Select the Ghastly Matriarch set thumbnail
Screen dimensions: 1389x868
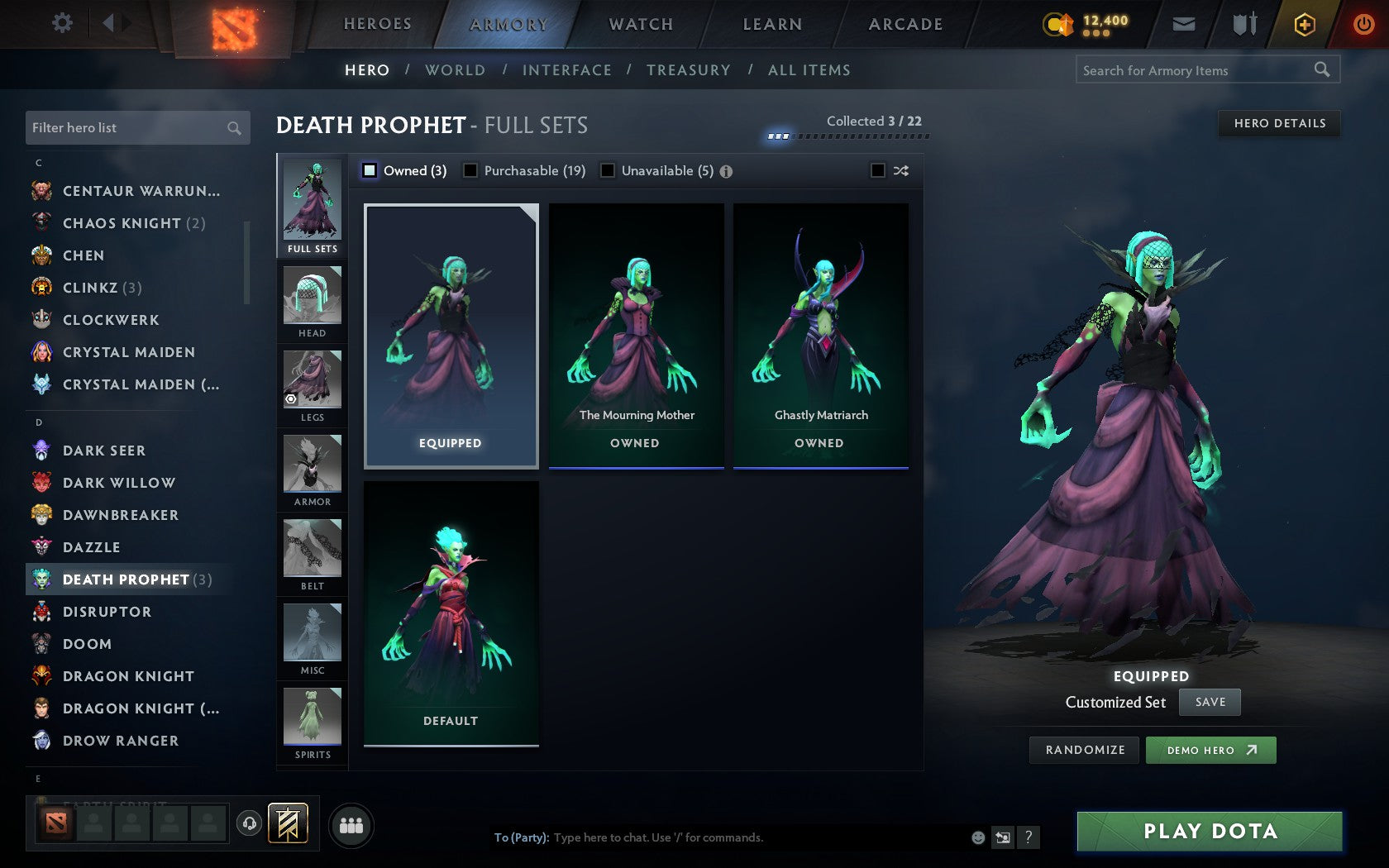pos(820,331)
